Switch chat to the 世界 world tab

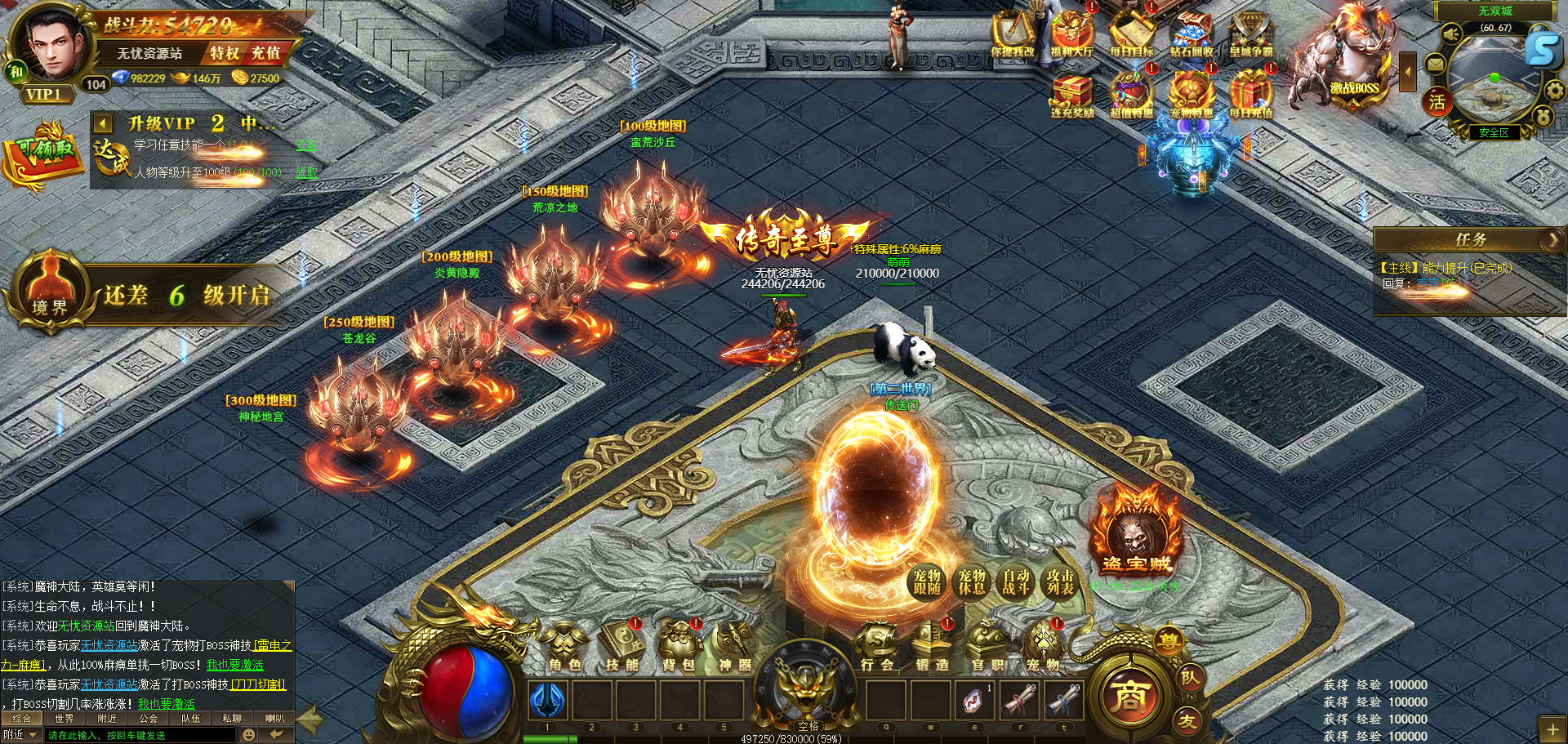pos(64,719)
